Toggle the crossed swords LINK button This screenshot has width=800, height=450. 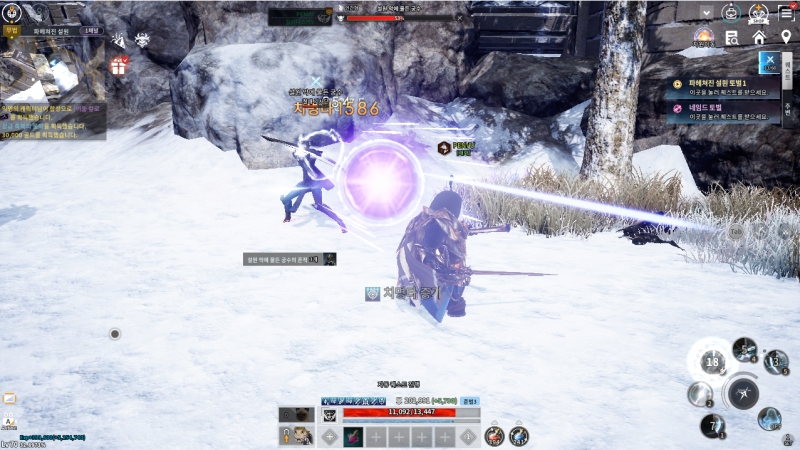click(x=769, y=62)
